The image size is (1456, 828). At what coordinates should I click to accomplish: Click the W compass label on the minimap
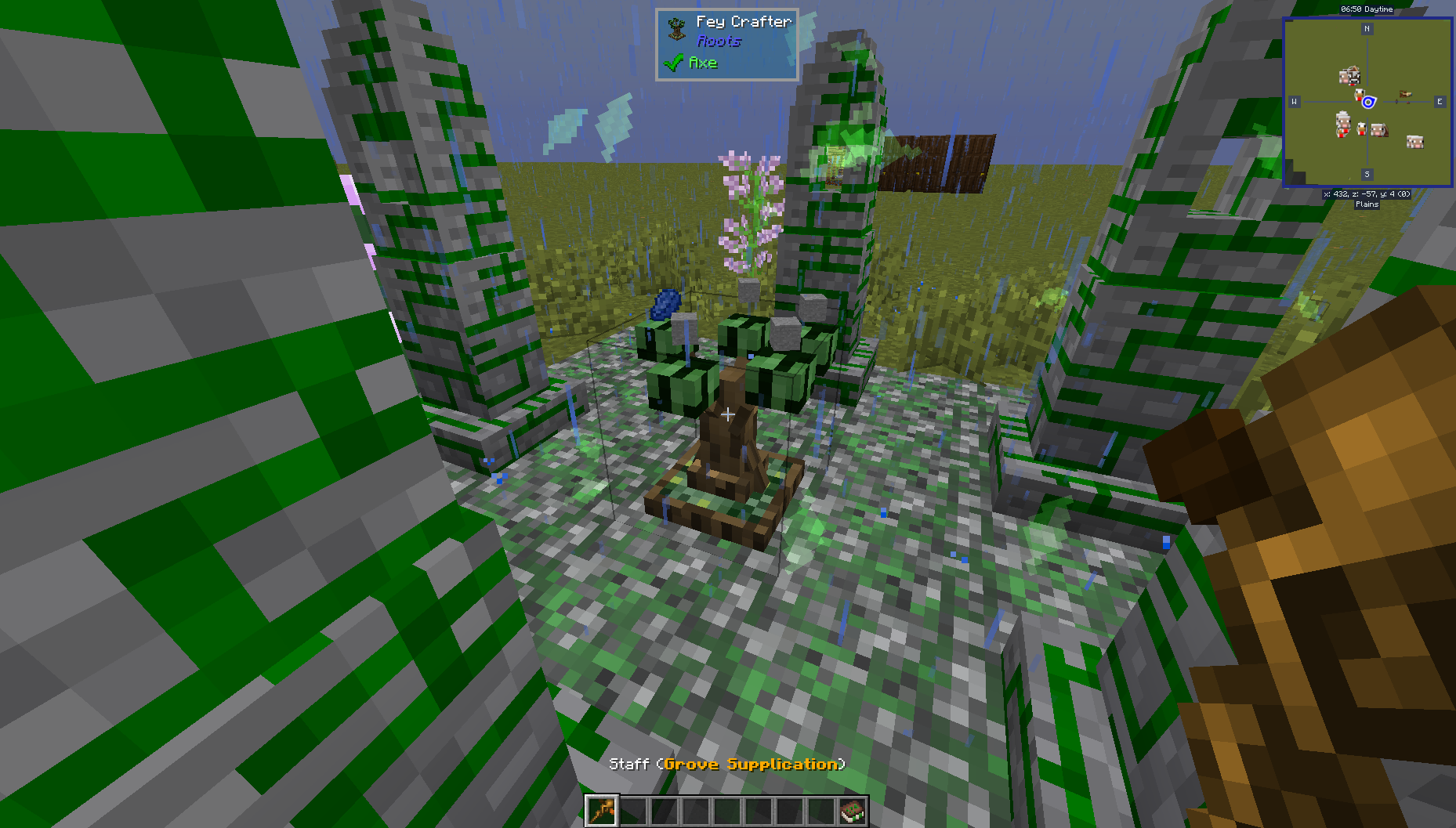click(x=1294, y=101)
